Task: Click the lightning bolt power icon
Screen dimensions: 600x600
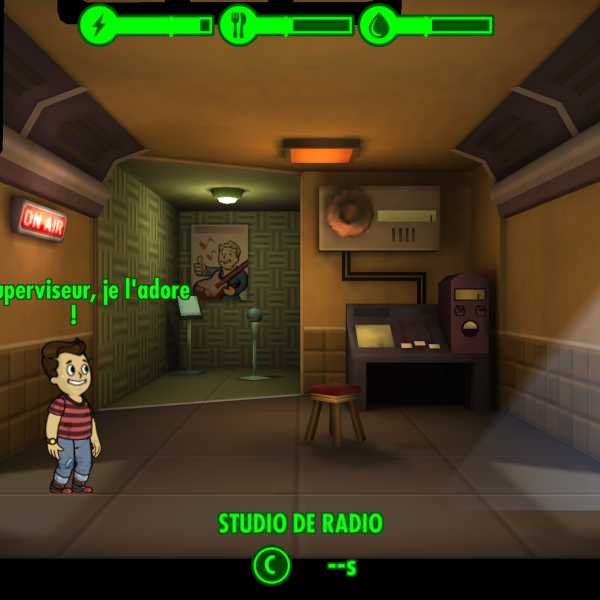Action: point(98,25)
